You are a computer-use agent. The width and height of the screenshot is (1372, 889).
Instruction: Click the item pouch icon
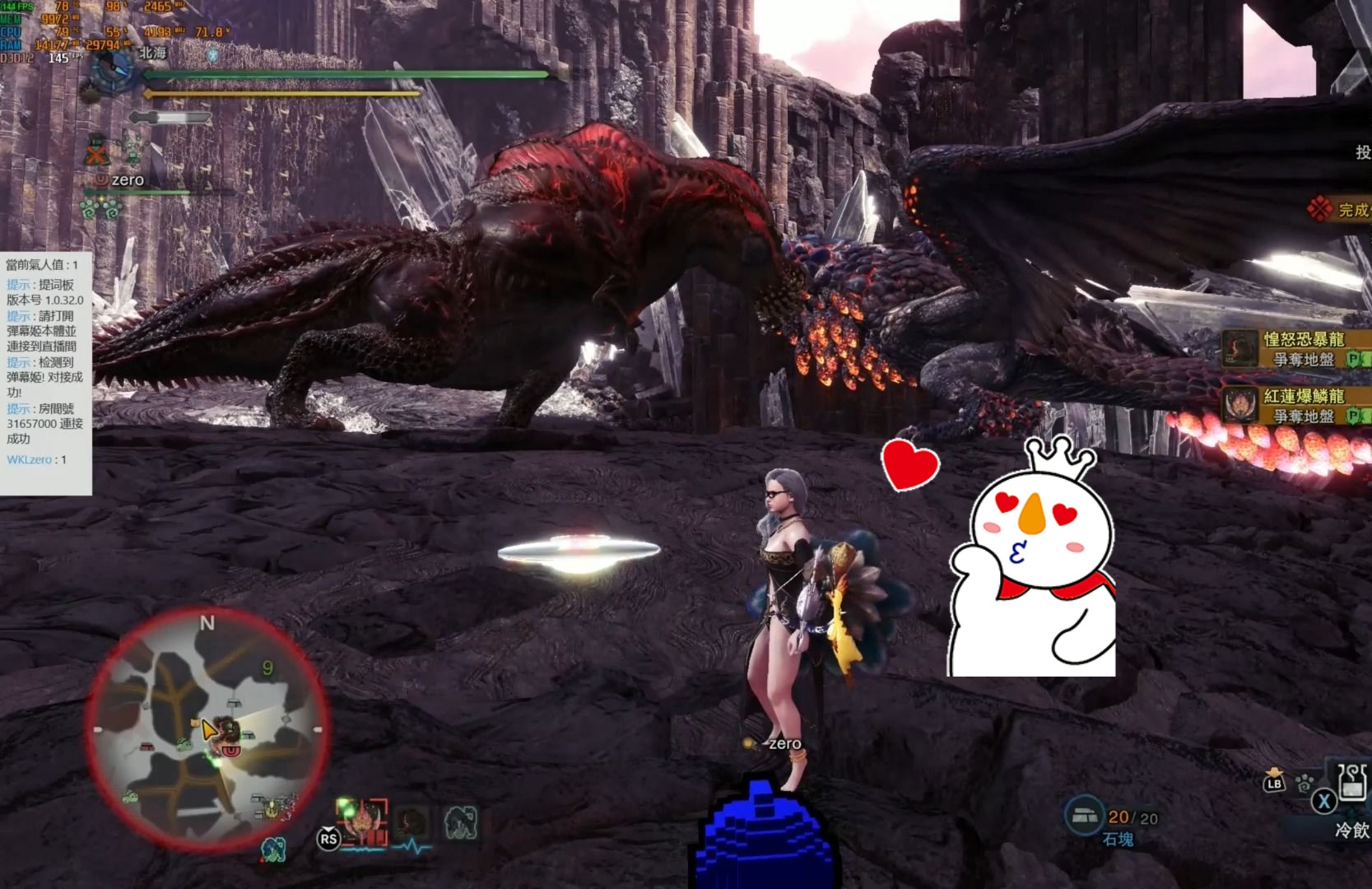(1274, 778)
